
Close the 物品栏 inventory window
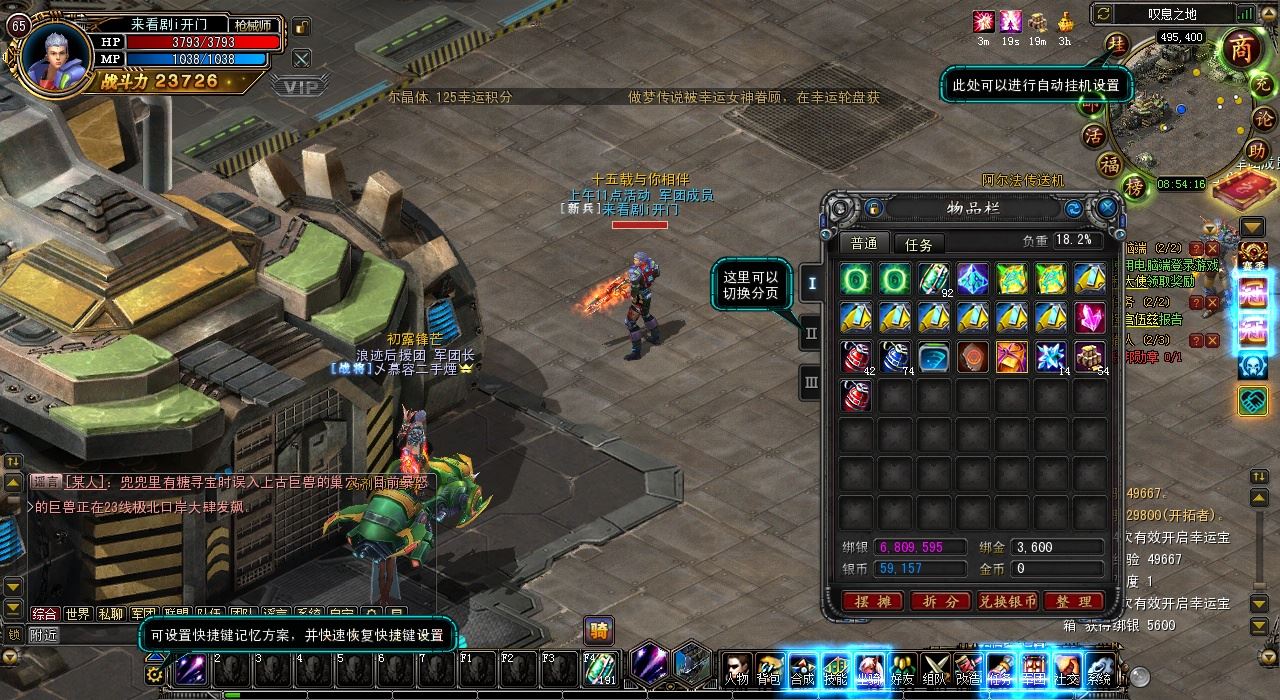(1107, 208)
